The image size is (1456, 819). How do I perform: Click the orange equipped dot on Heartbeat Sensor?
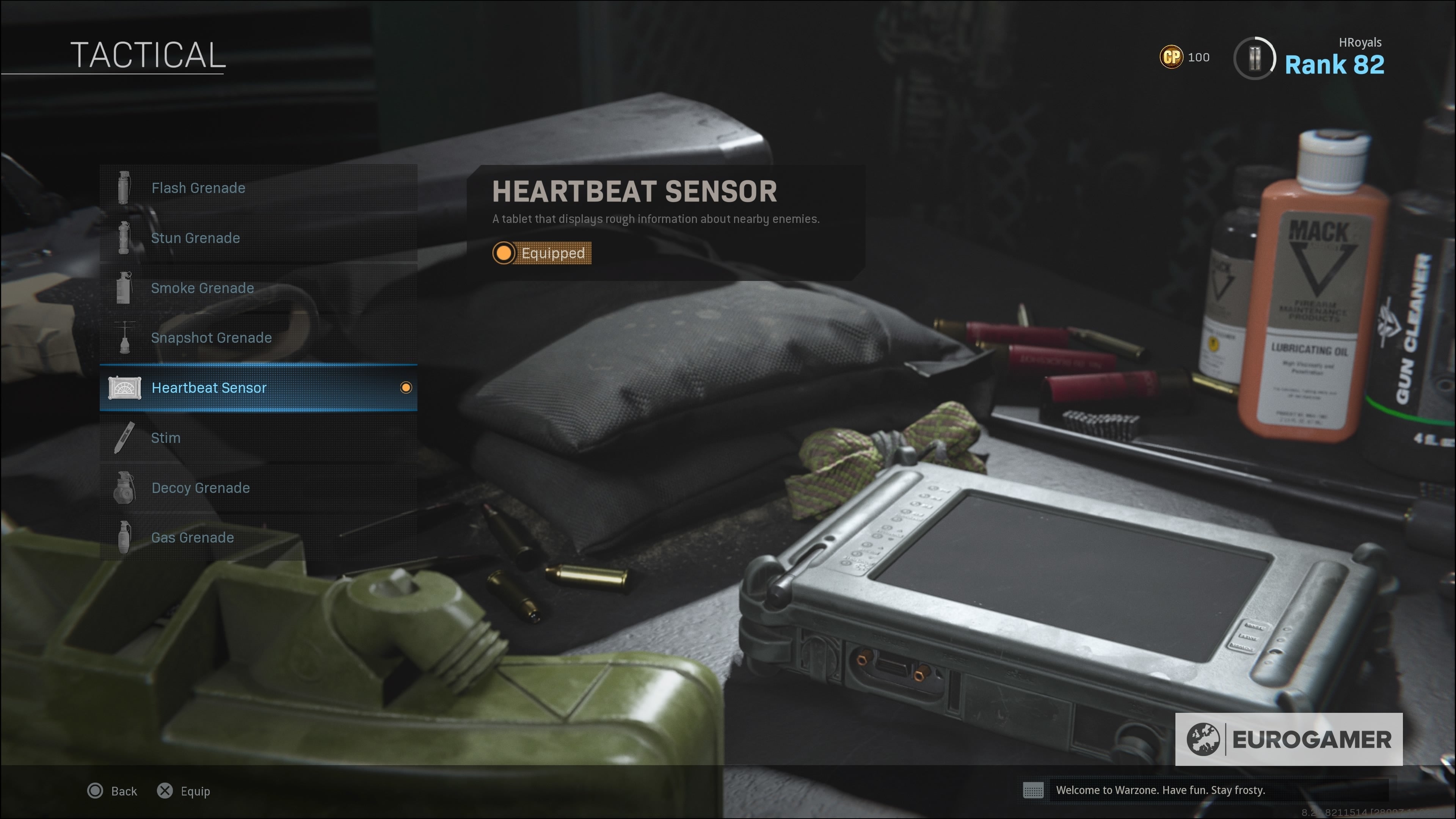tap(406, 388)
